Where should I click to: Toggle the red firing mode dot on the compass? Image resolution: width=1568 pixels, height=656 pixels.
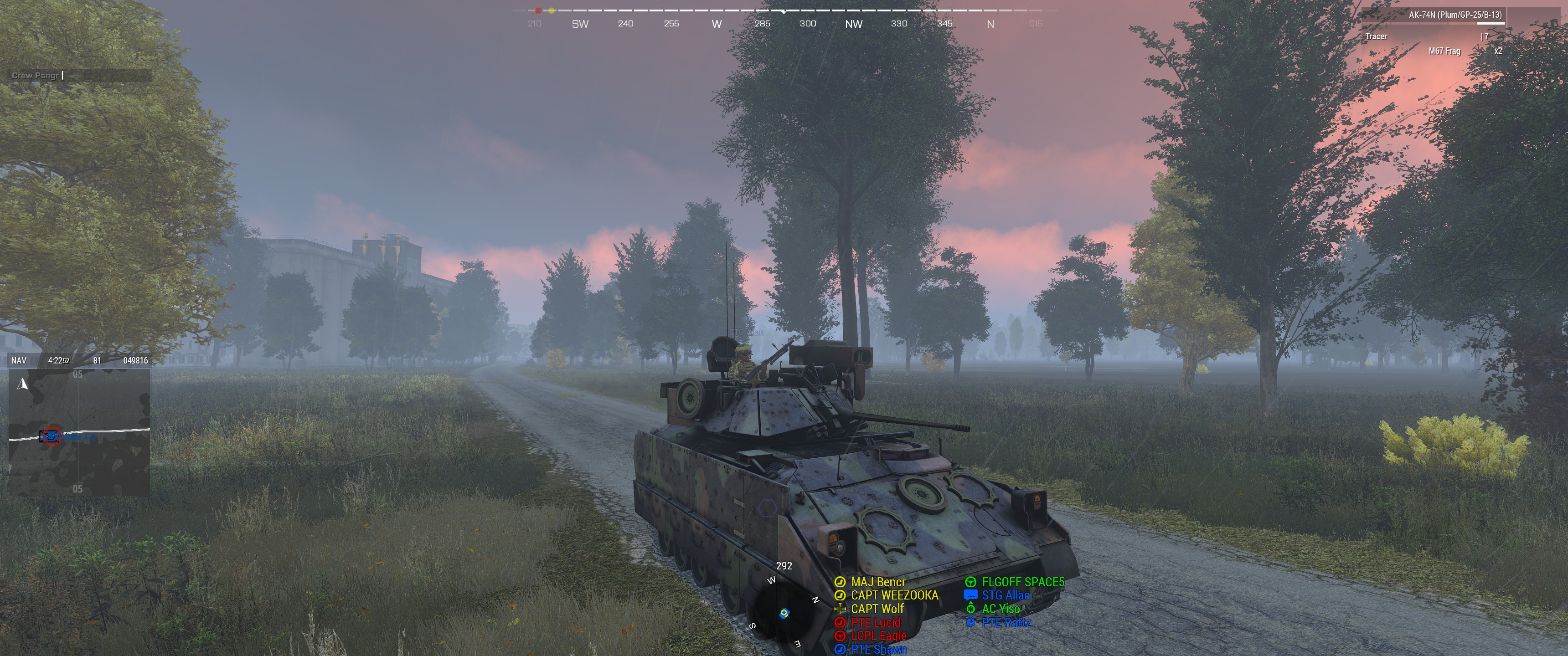coord(538,10)
